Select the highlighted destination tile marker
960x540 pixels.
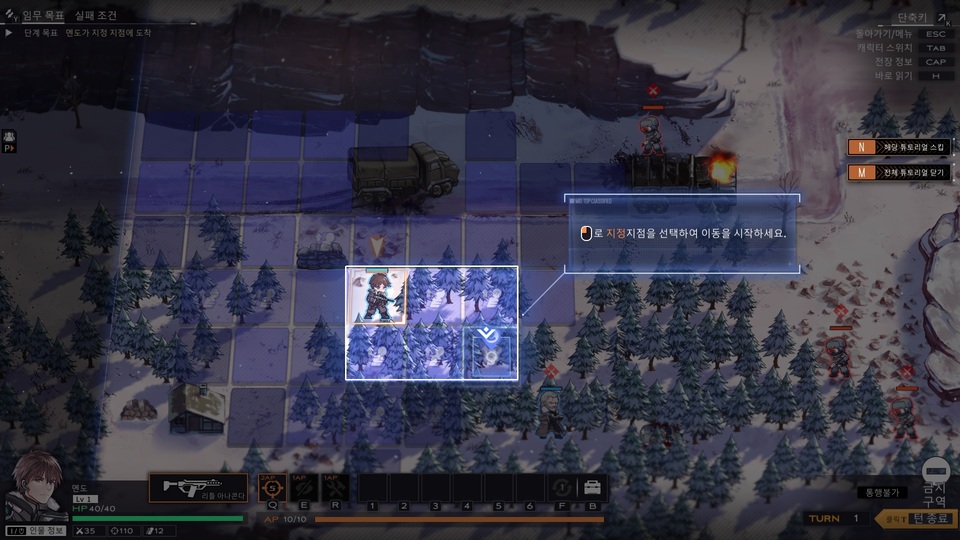(x=490, y=354)
